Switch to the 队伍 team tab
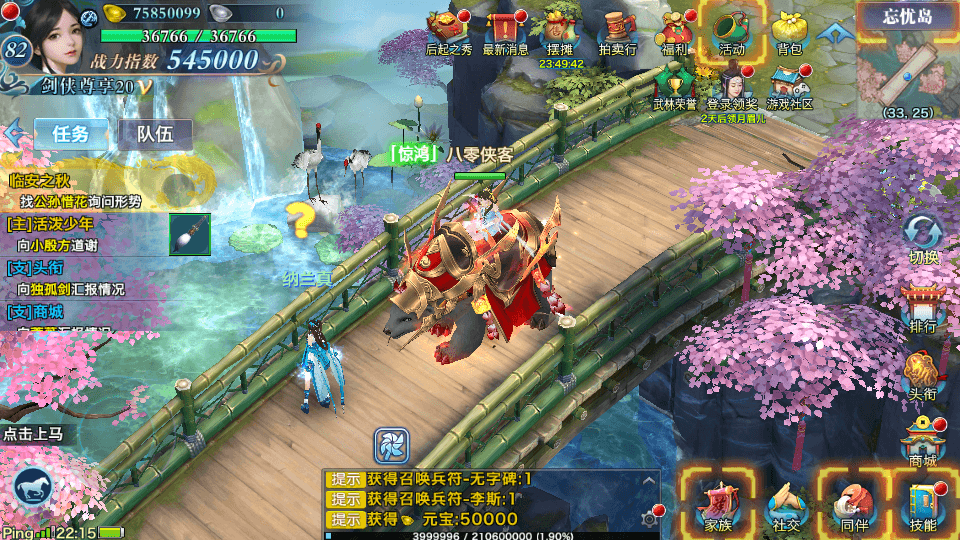 (155, 134)
